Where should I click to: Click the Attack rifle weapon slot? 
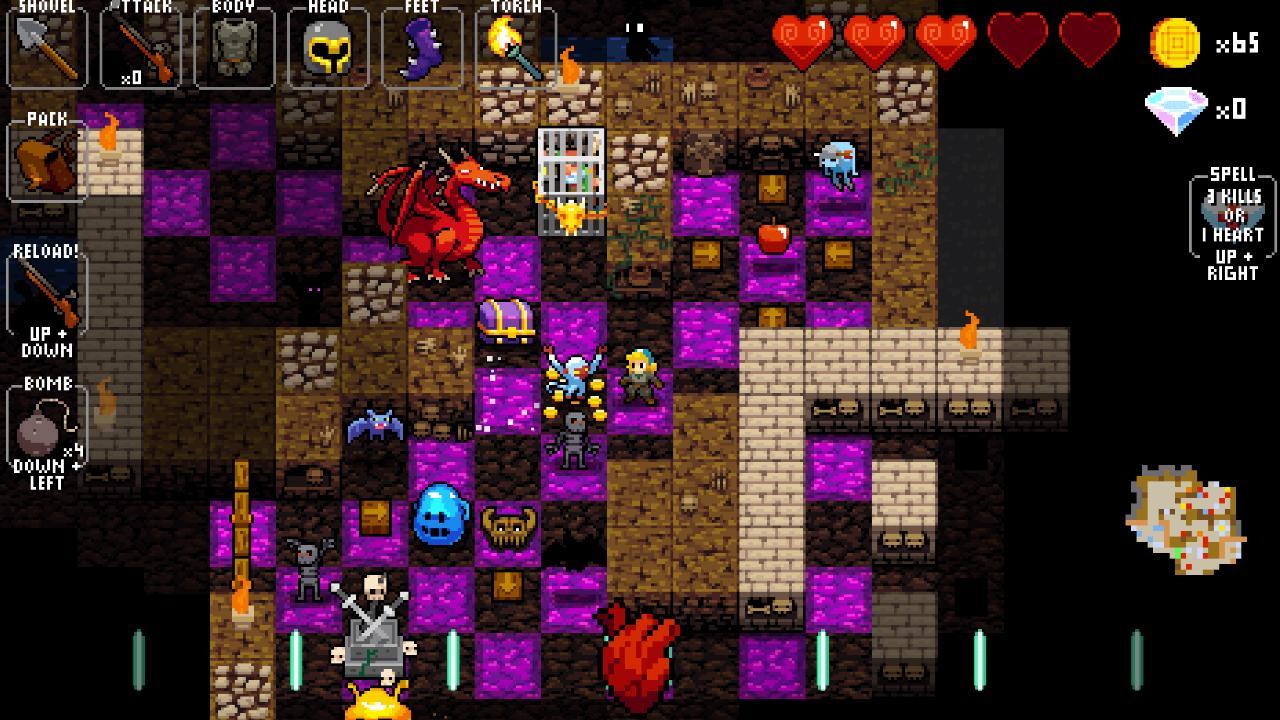140,46
